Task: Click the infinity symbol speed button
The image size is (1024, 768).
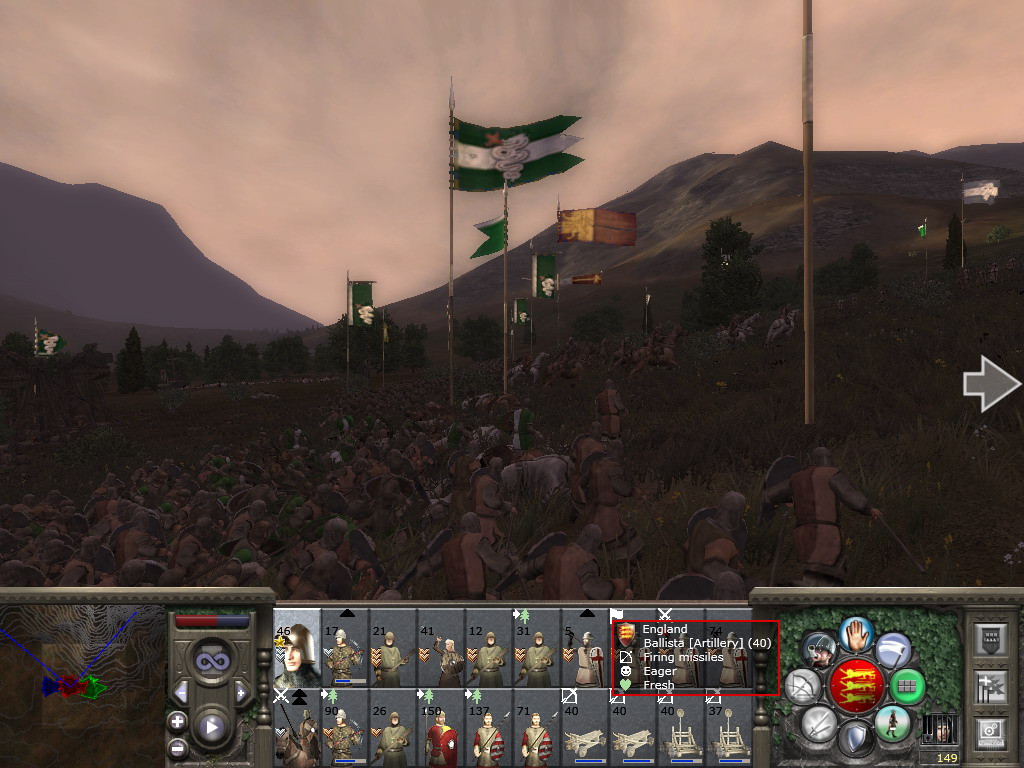Action: [210, 661]
